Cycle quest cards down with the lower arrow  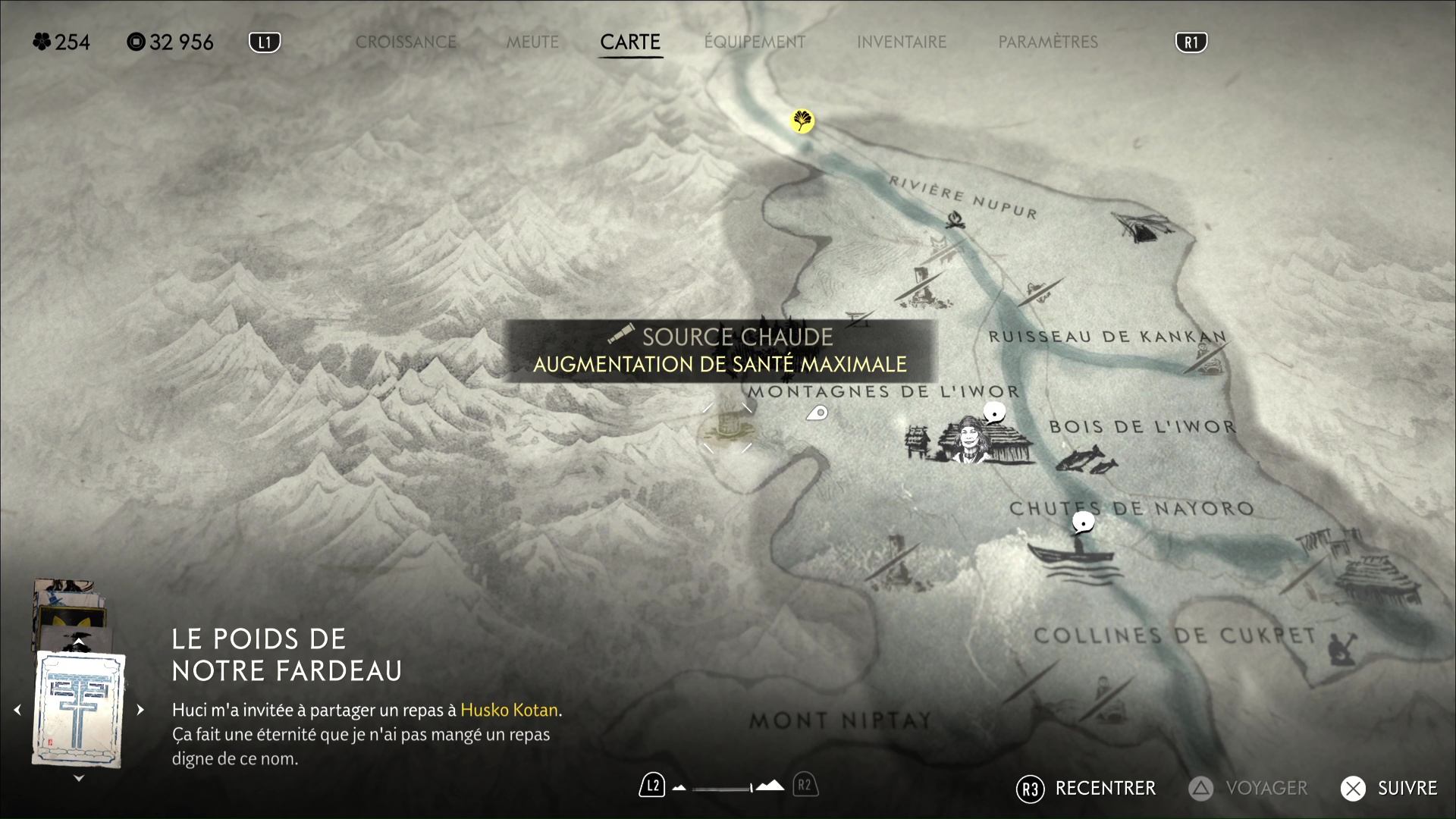tap(78, 779)
